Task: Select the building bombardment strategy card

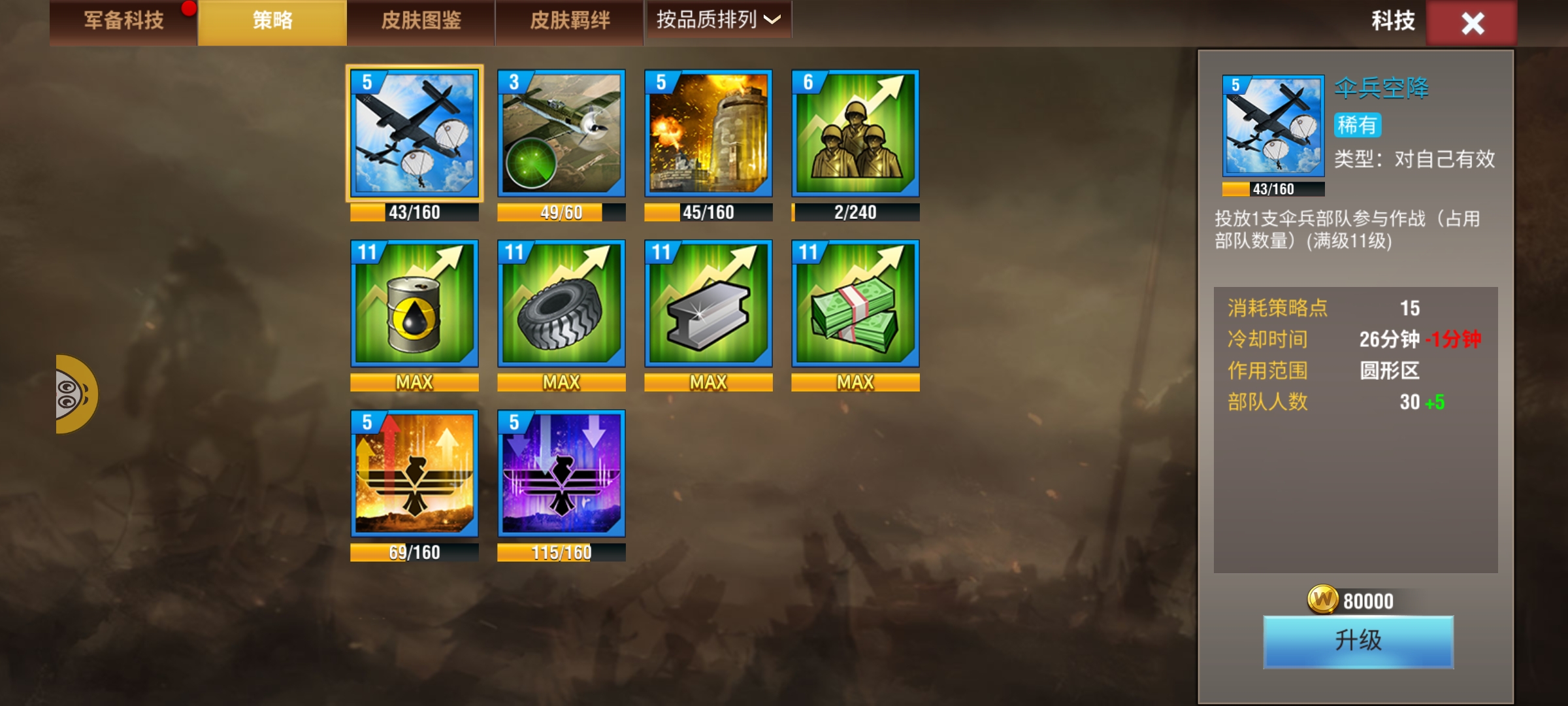Action: [707, 137]
